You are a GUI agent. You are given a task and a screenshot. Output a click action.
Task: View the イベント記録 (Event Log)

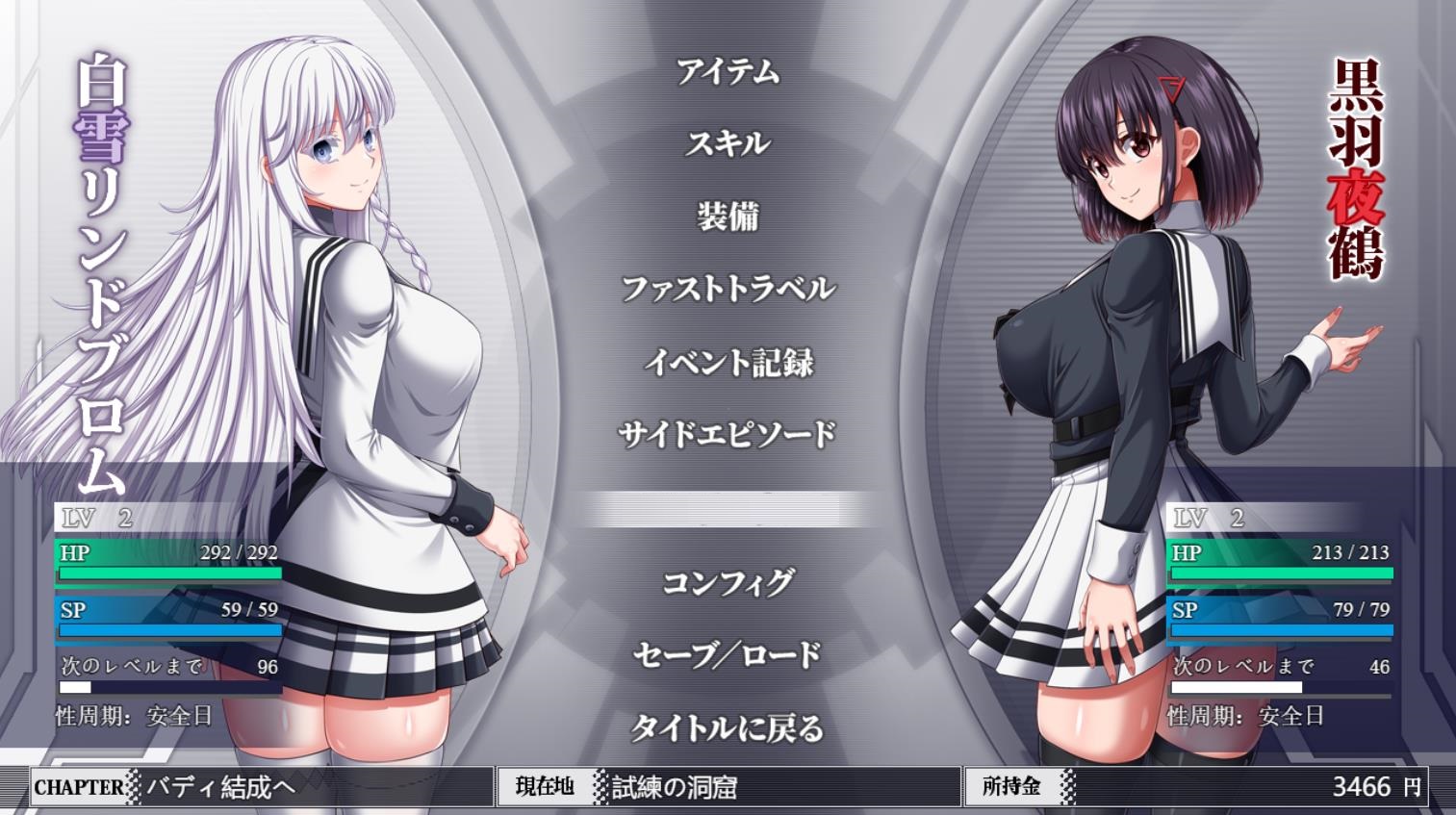pos(728,362)
